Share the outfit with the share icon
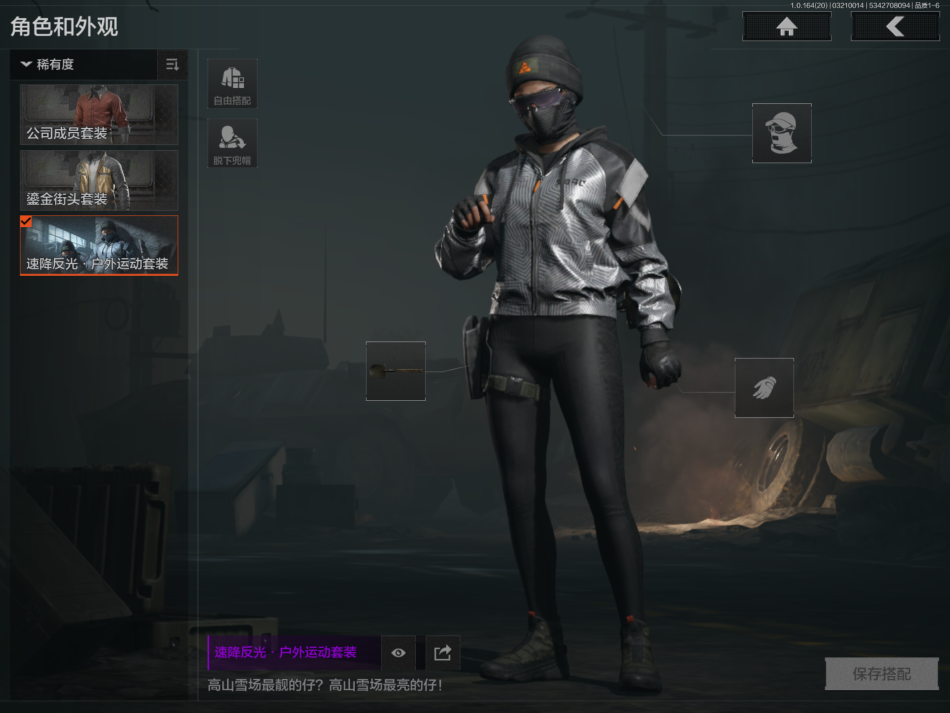This screenshot has height=713, width=950. (x=443, y=653)
